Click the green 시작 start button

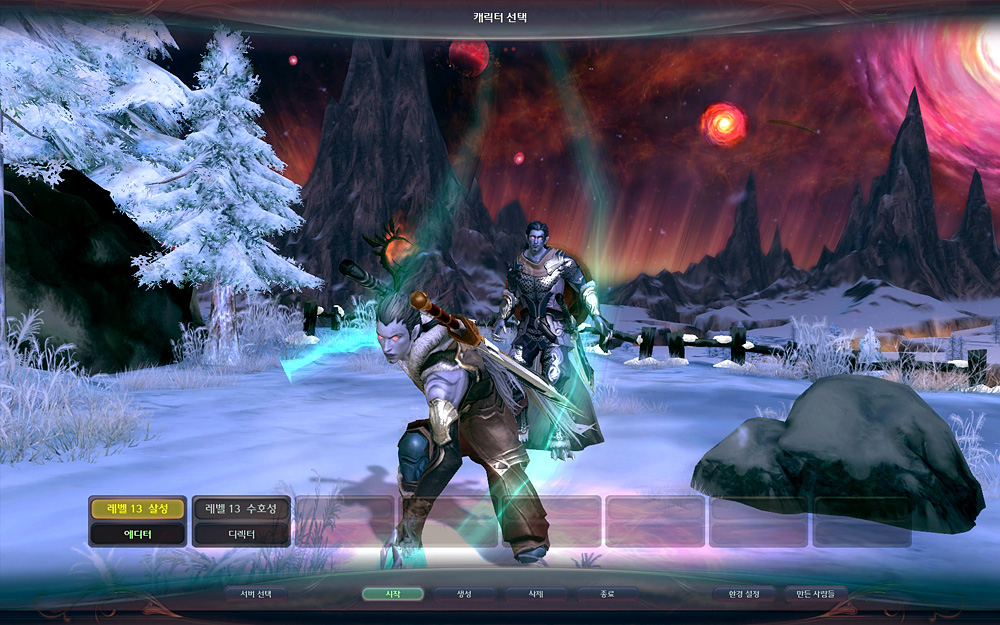pyautogui.click(x=393, y=594)
